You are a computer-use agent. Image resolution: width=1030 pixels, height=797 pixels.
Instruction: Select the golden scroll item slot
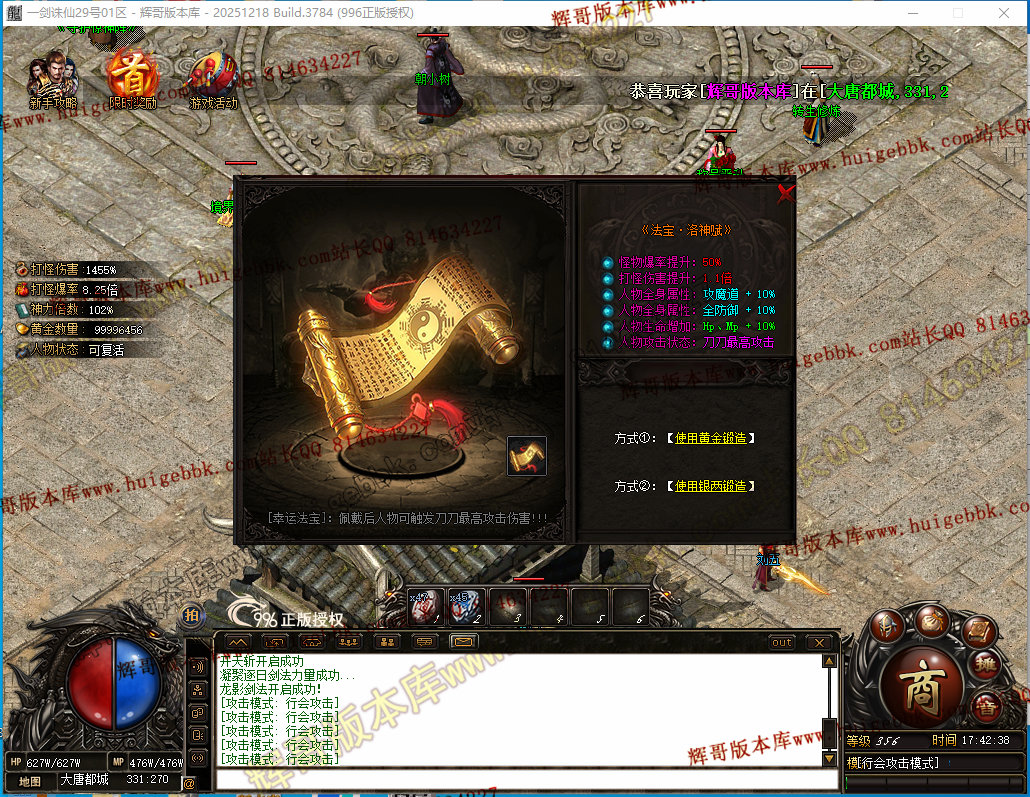[527, 456]
